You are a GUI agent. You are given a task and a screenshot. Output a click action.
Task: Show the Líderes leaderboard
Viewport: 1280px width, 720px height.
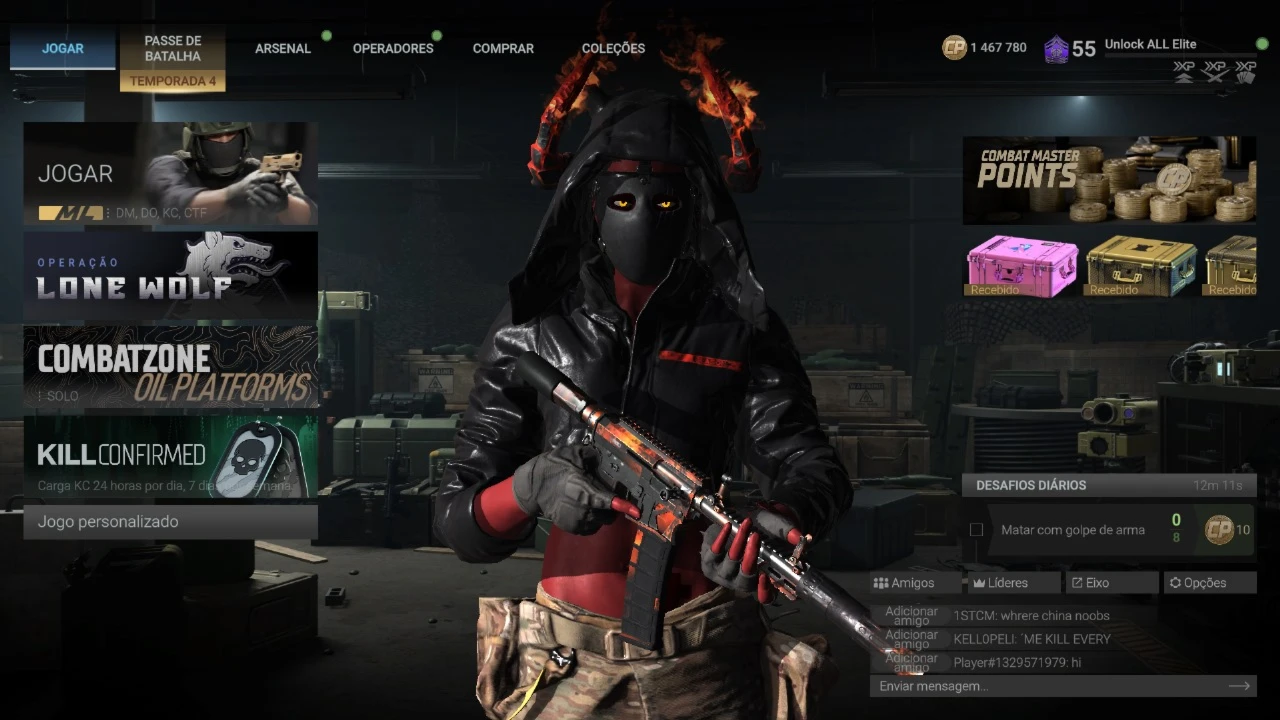pos(1013,583)
